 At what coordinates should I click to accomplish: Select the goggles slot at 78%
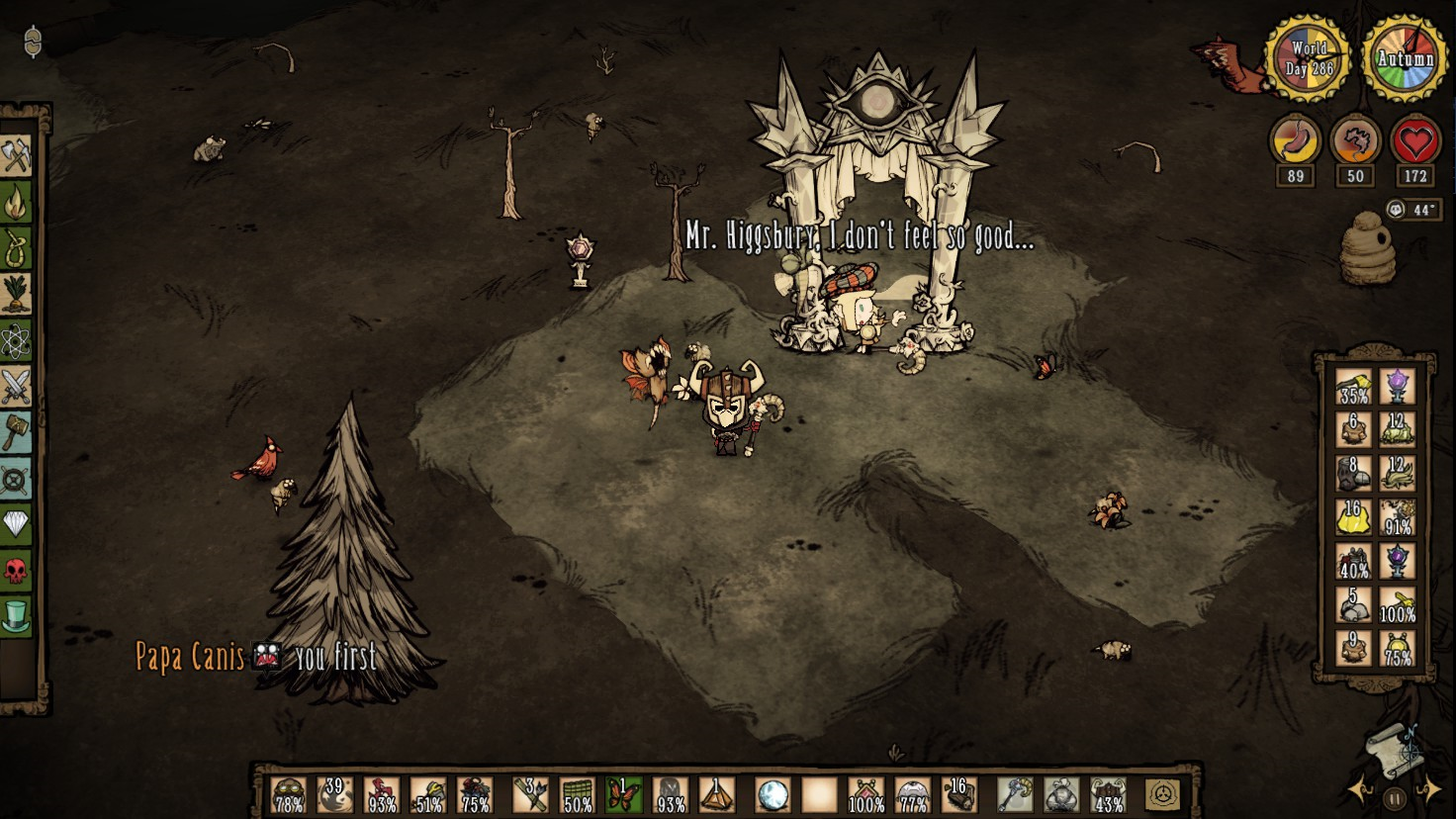click(x=288, y=794)
